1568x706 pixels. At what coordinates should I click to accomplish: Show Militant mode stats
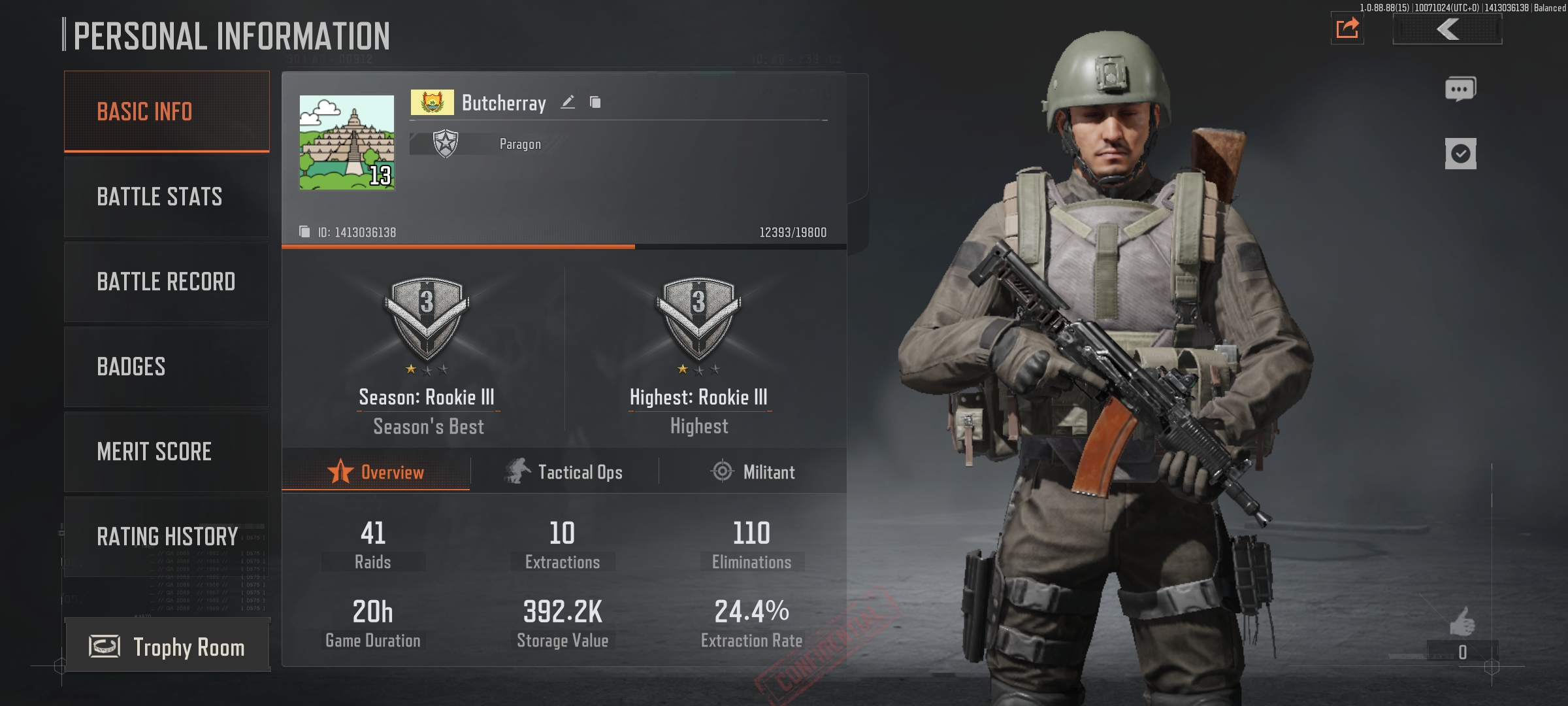(753, 472)
